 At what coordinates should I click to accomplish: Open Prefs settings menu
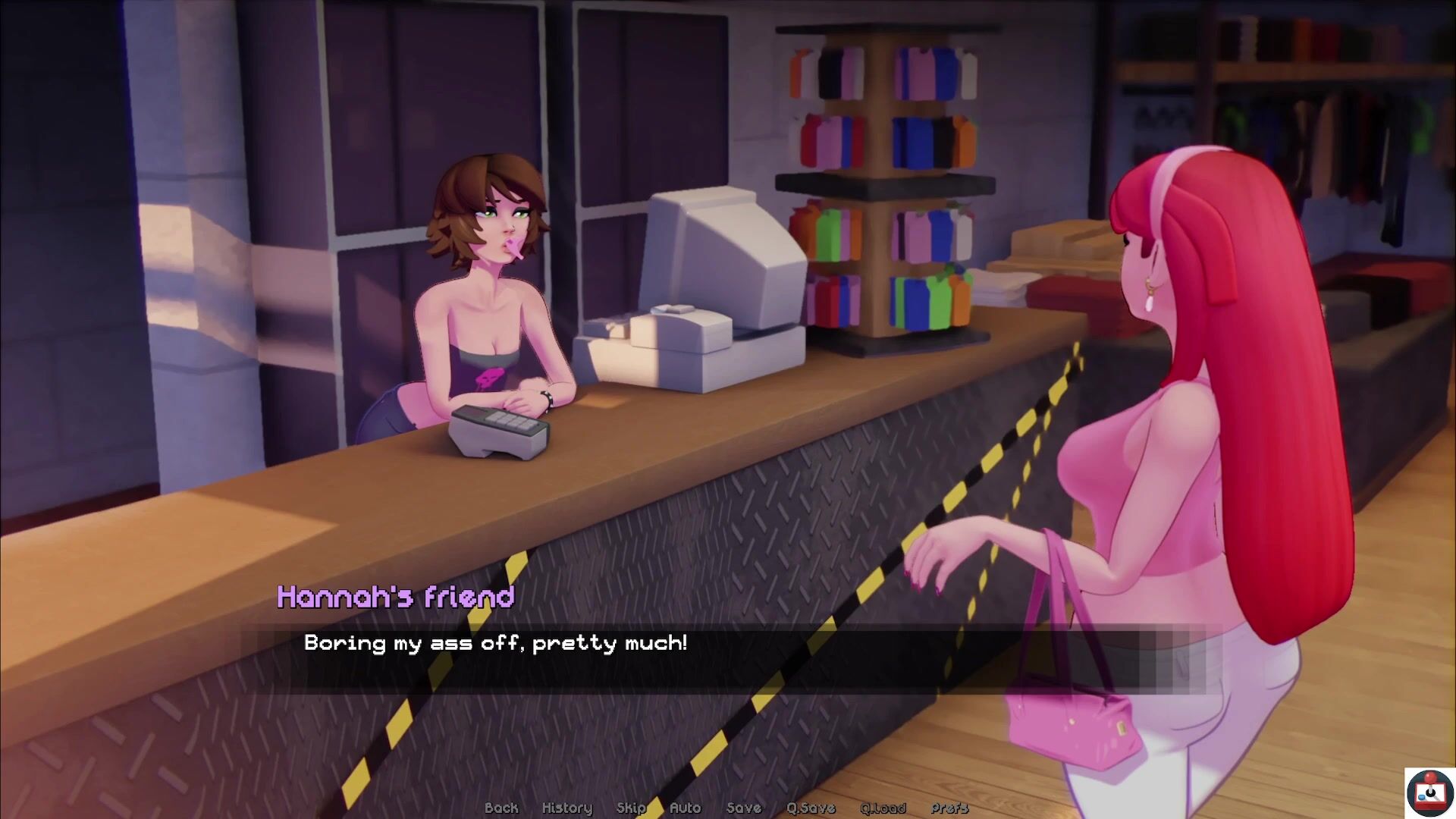(949, 808)
